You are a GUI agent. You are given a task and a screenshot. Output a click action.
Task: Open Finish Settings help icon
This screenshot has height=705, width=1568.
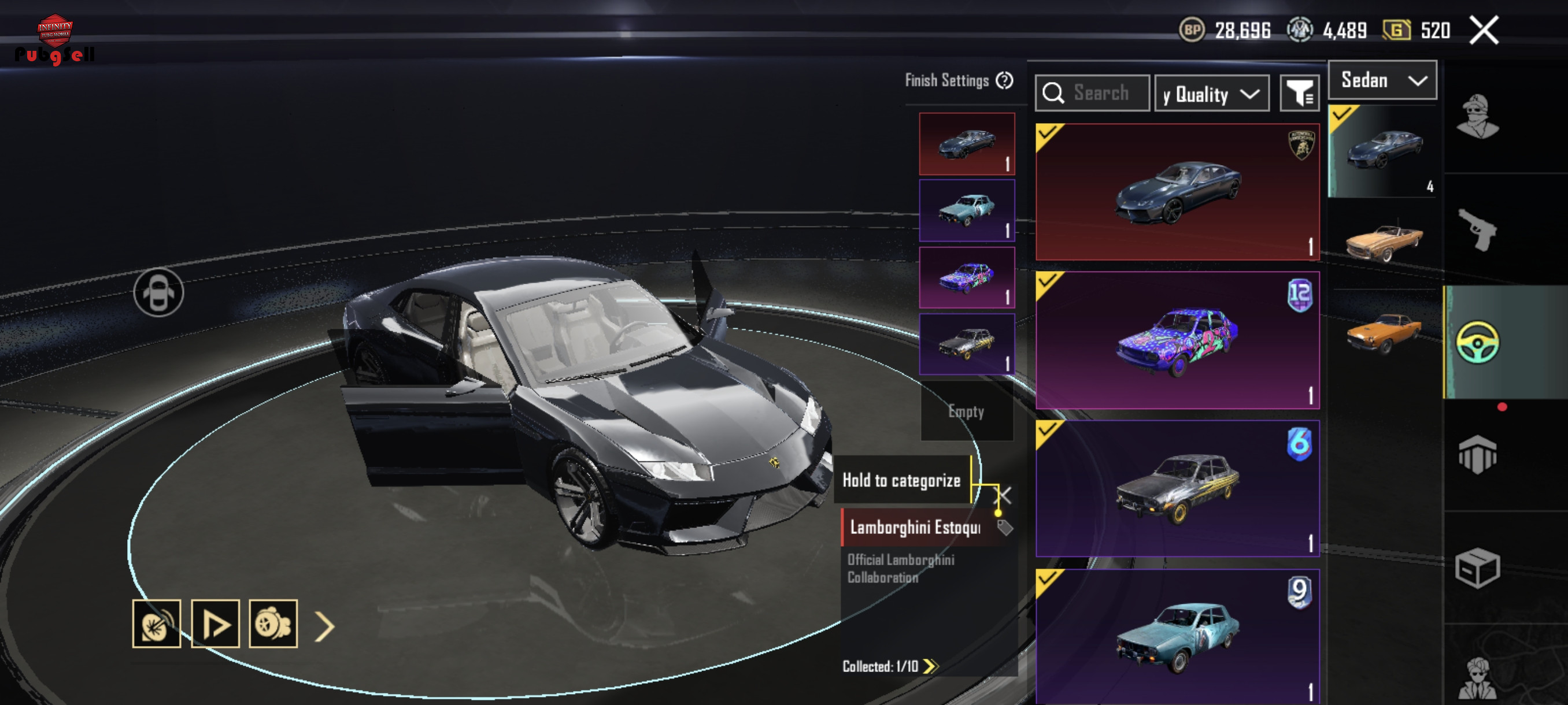(1004, 80)
